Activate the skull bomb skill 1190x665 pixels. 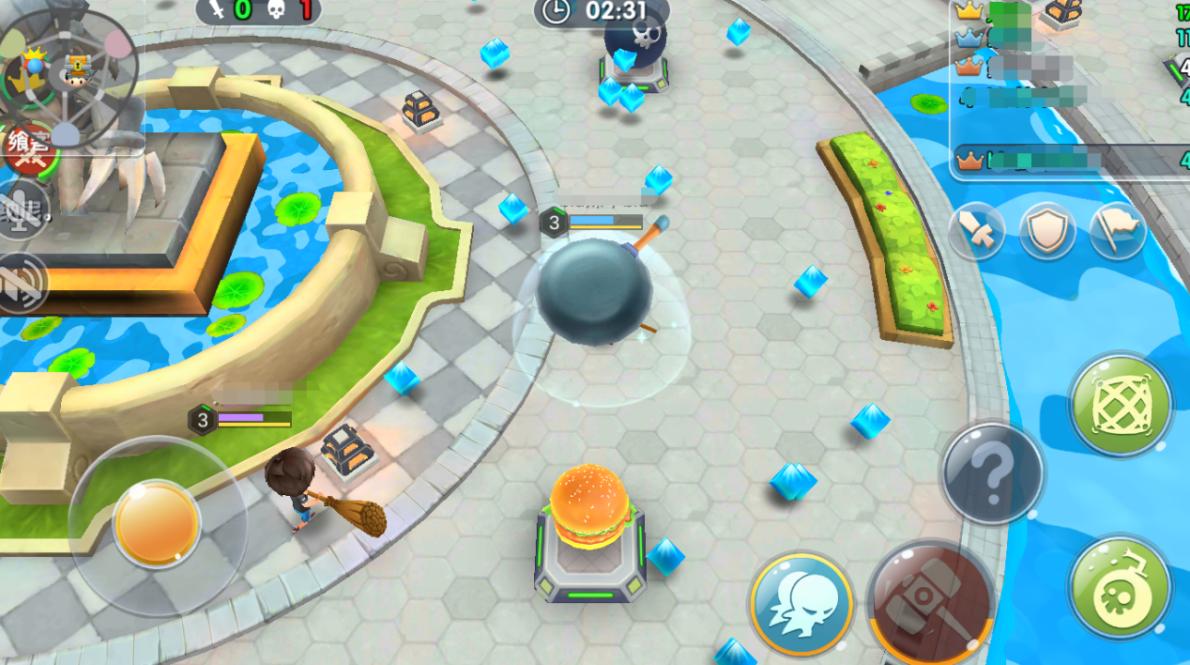pos(1119,586)
